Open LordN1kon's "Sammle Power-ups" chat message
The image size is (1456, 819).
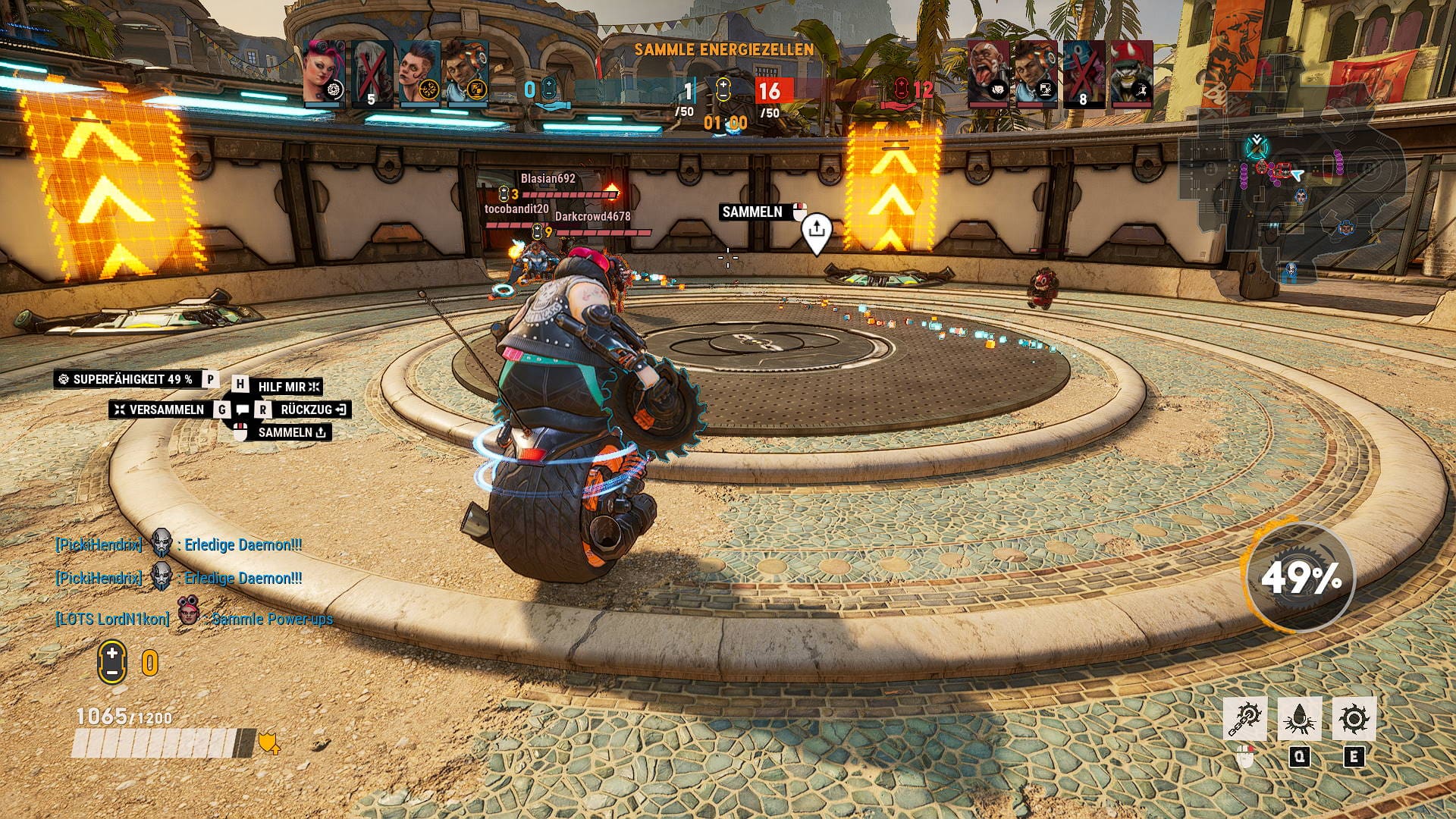click(x=271, y=619)
